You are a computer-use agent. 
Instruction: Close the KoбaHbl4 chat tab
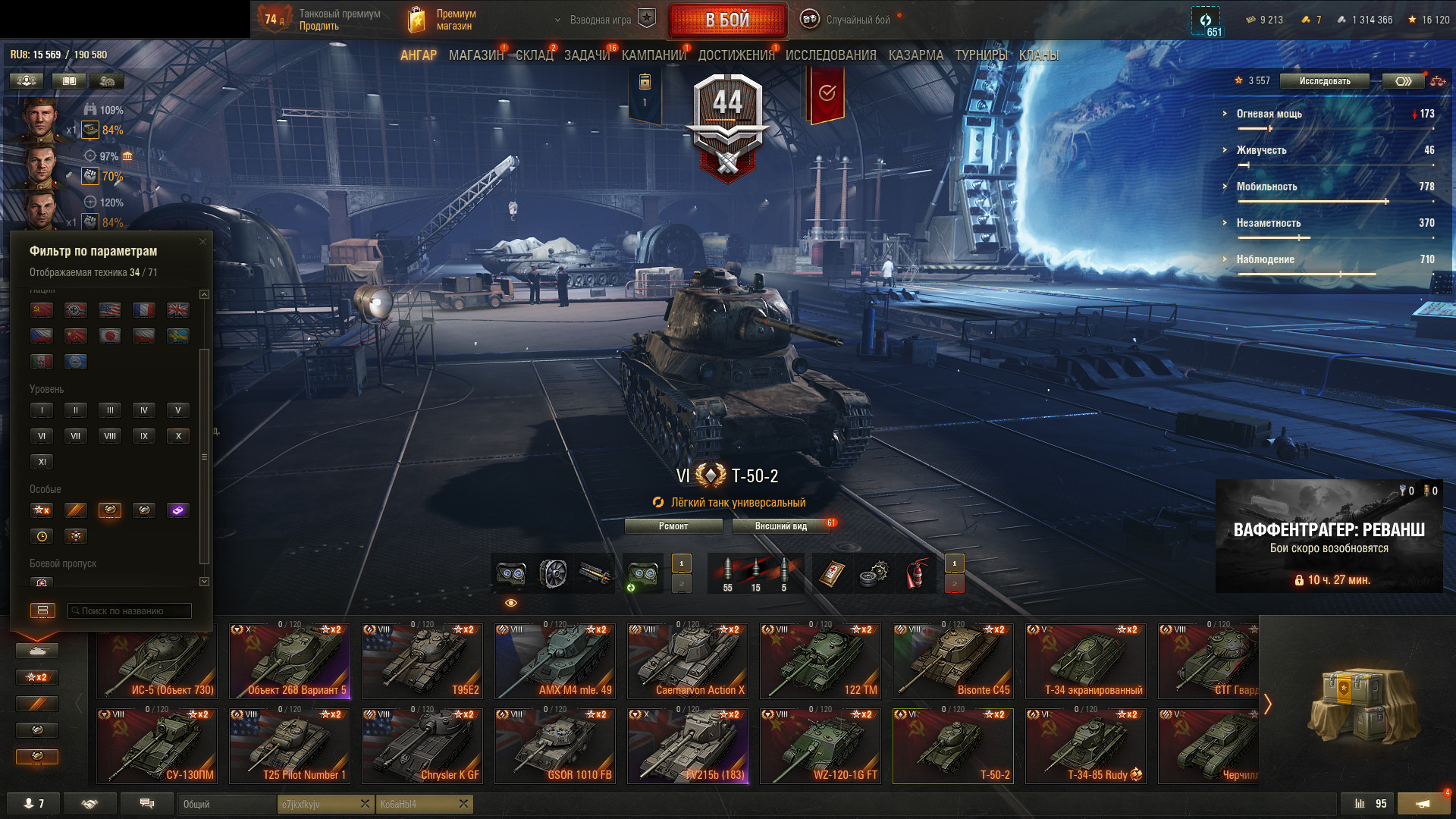point(464,804)
